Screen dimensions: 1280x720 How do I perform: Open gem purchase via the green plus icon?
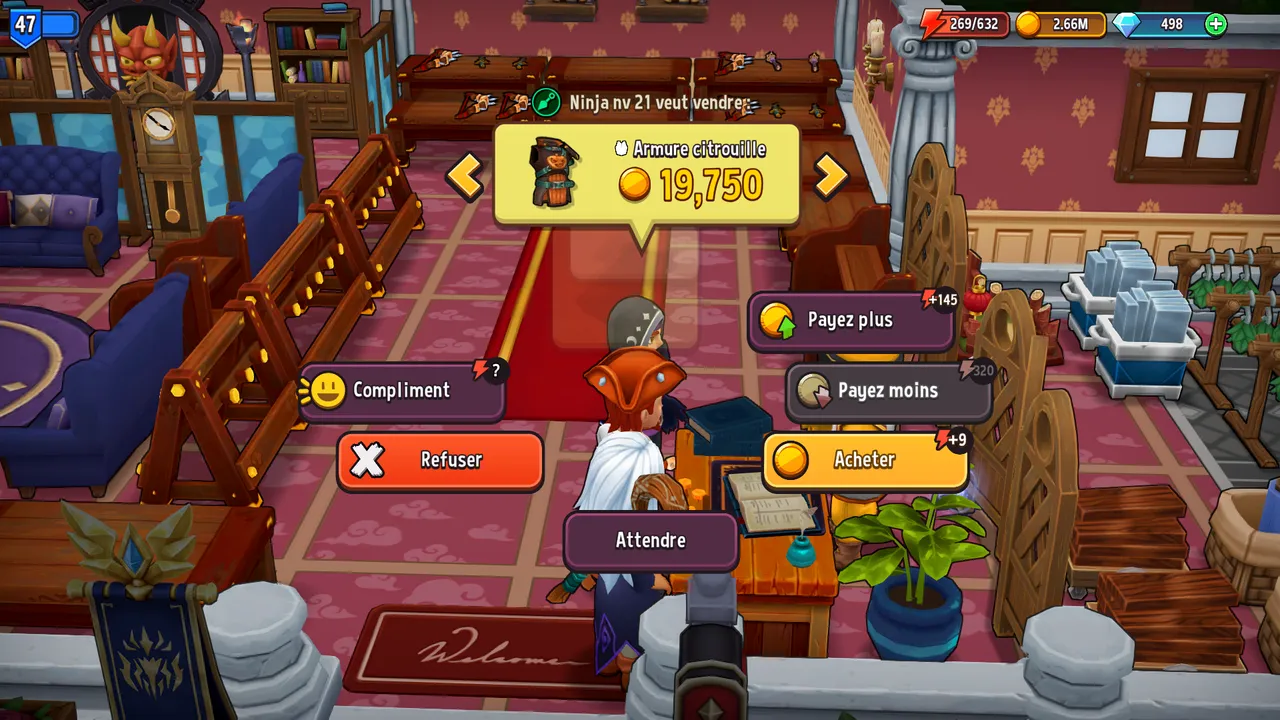(x=1215, y=24)
